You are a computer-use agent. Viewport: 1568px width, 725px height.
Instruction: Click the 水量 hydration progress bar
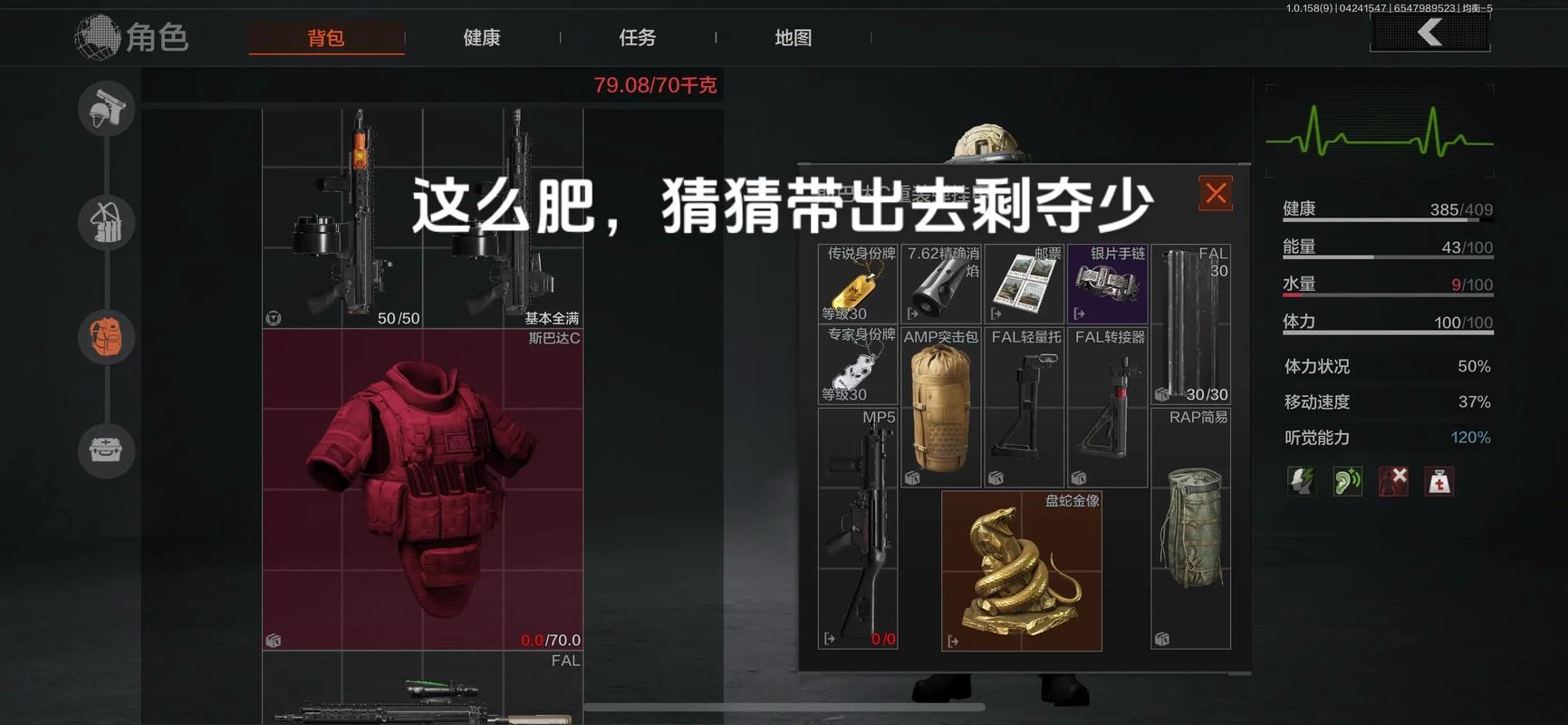point(1386,295)
